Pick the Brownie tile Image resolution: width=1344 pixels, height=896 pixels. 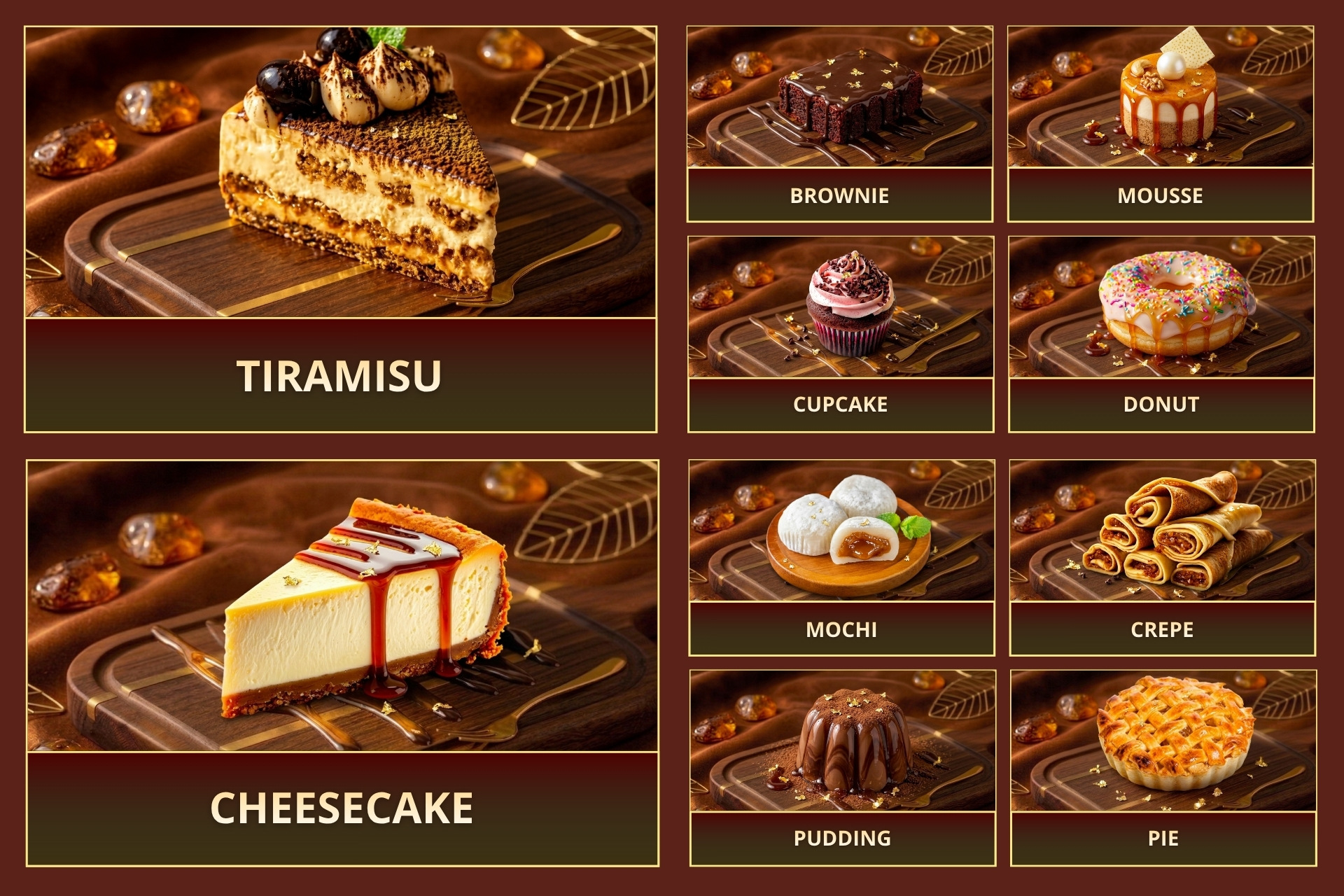coord(839,124)
